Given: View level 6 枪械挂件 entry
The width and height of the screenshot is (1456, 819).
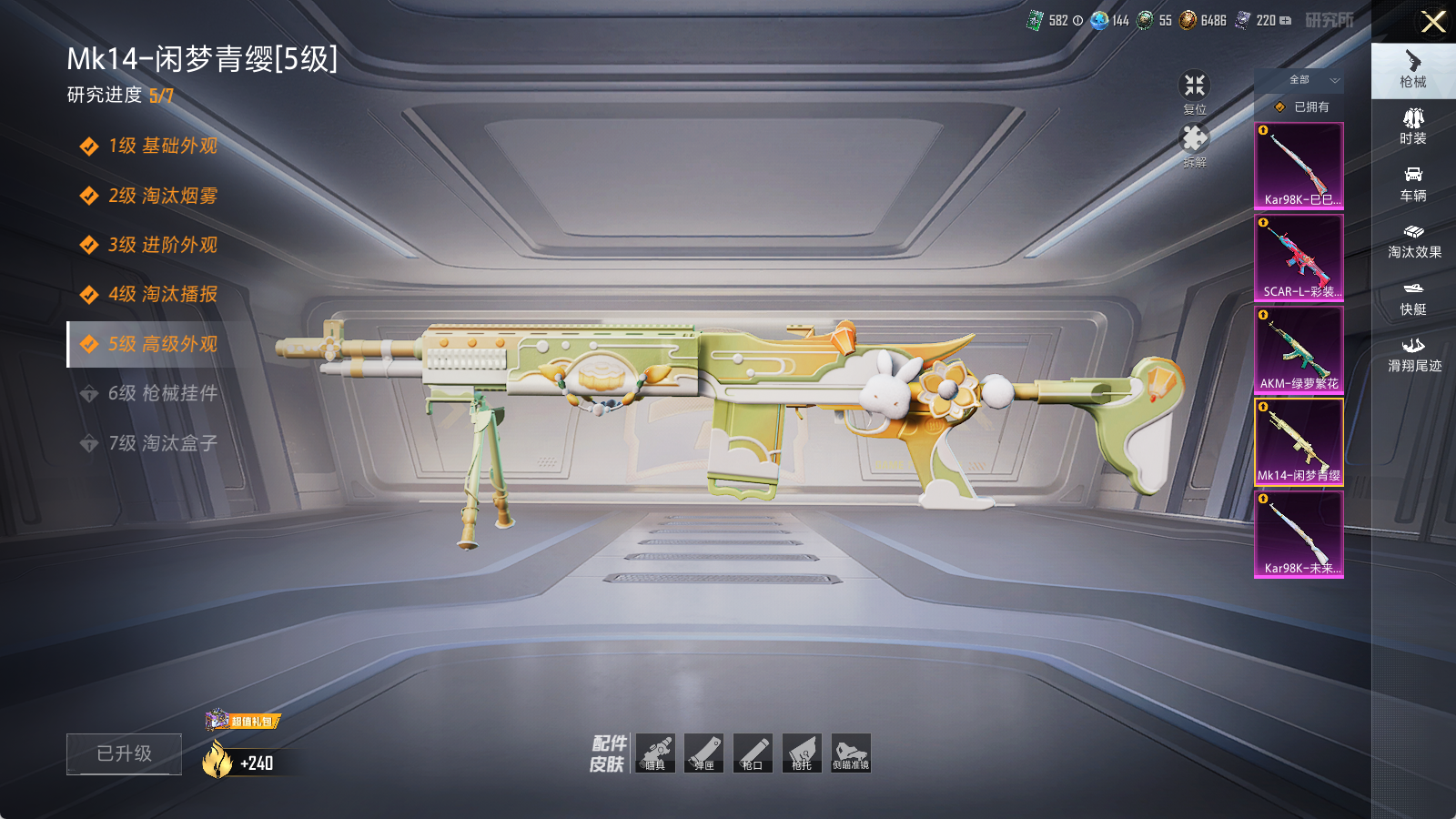Looking at the screenshot, I should [x=162, y=393].
